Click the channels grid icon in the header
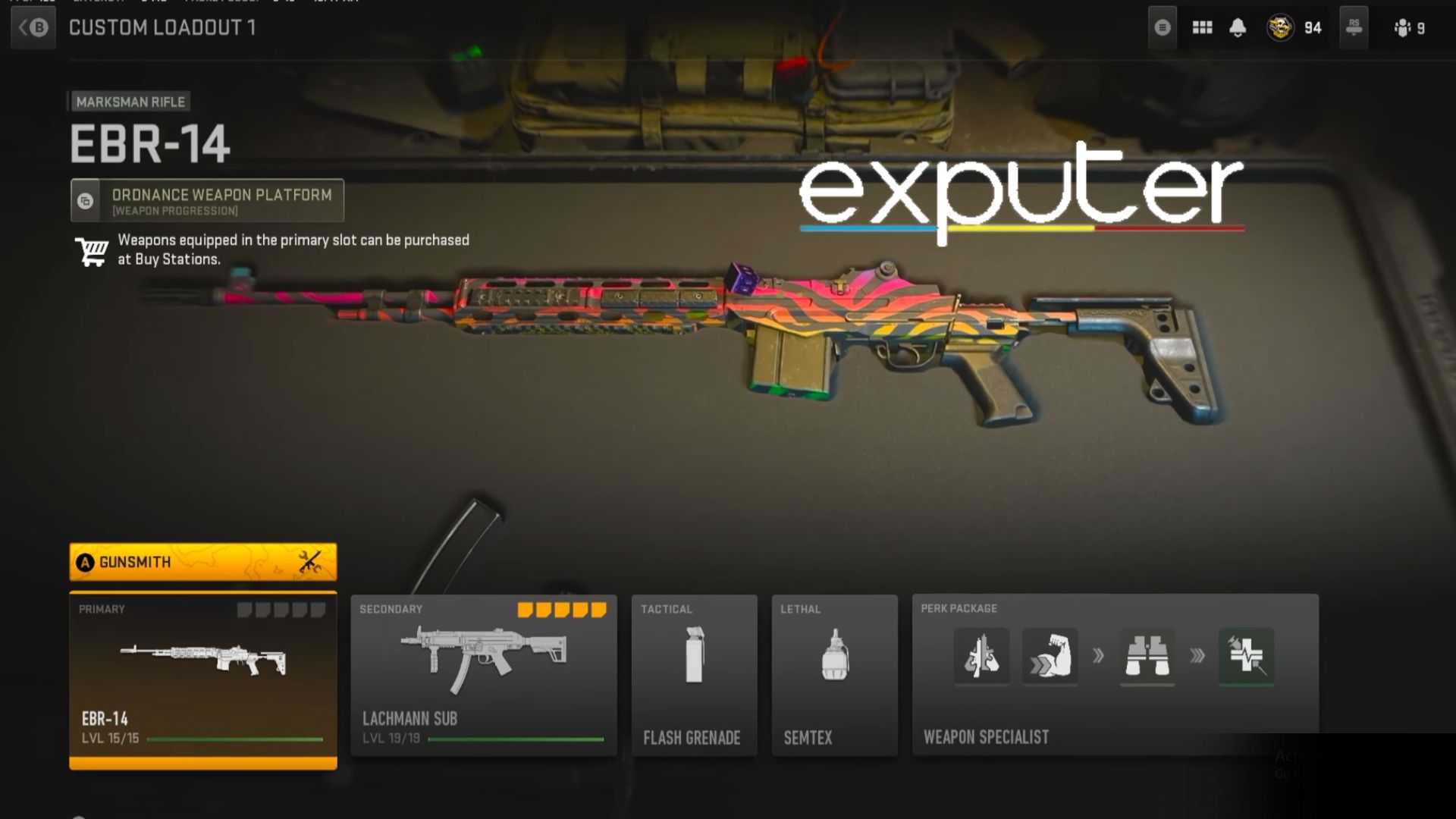Screen dimensions: 1456x819 pos(1202,27)
